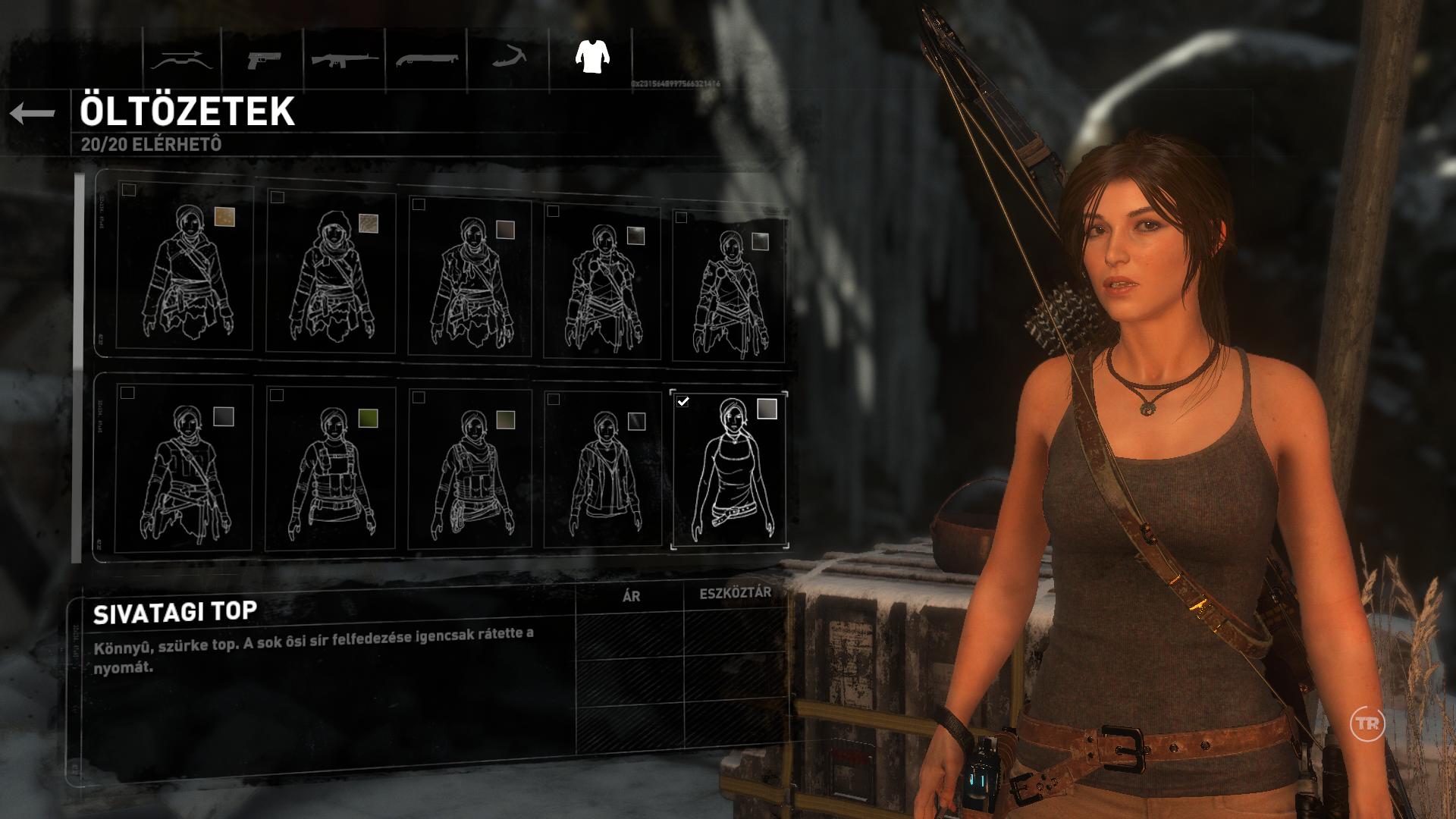The image size is (1456, 819).
Task: Pick the hooded outfit thumbnail
Action: 331,275
